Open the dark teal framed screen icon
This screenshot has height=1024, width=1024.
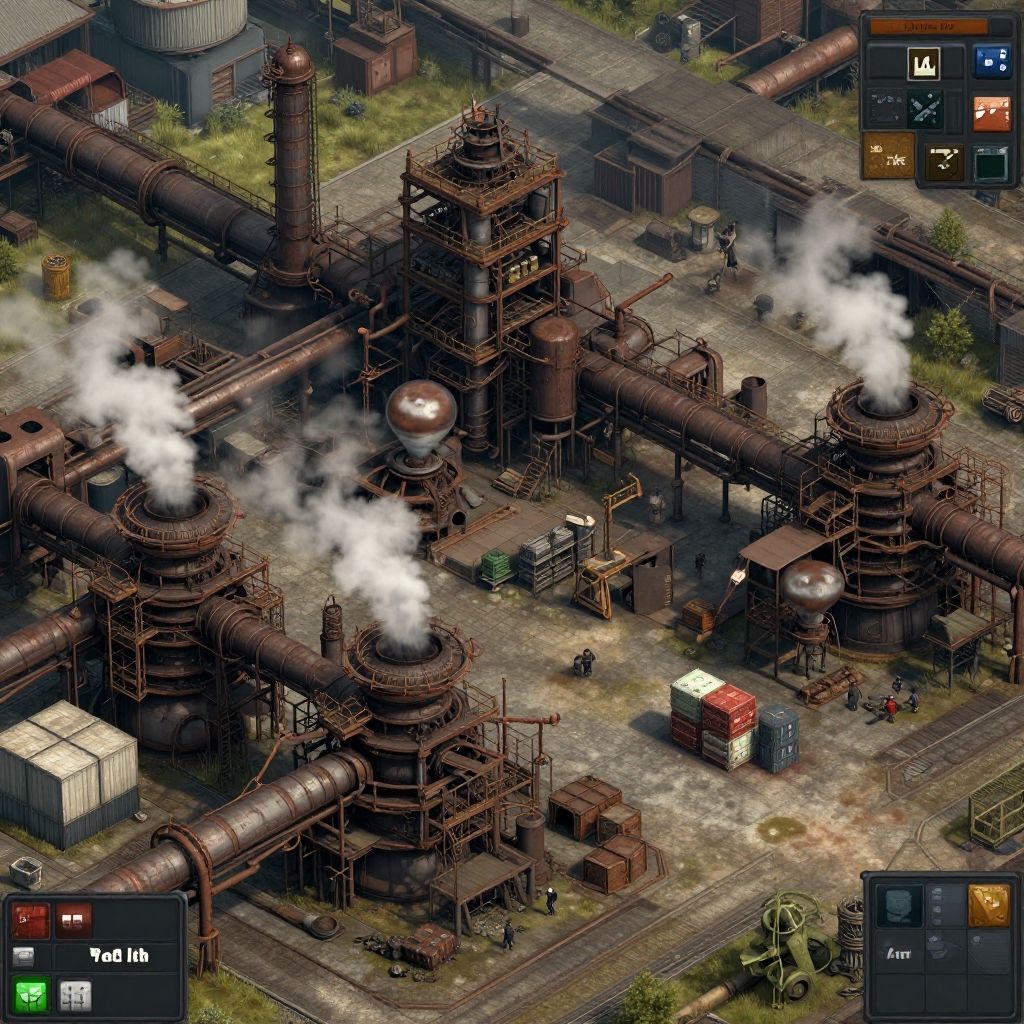(990, 163)
